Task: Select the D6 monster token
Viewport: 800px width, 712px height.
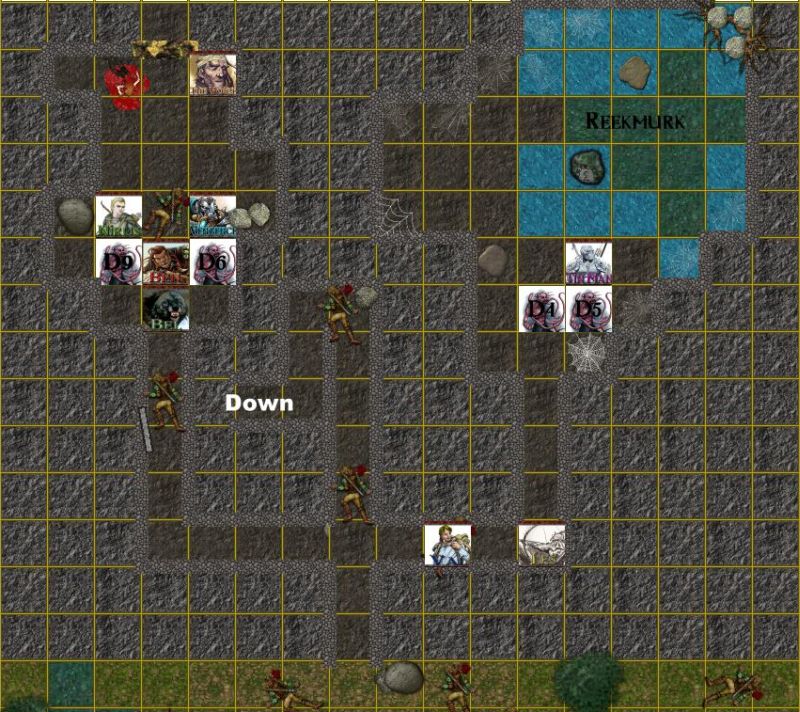Action: pos(213,262)
